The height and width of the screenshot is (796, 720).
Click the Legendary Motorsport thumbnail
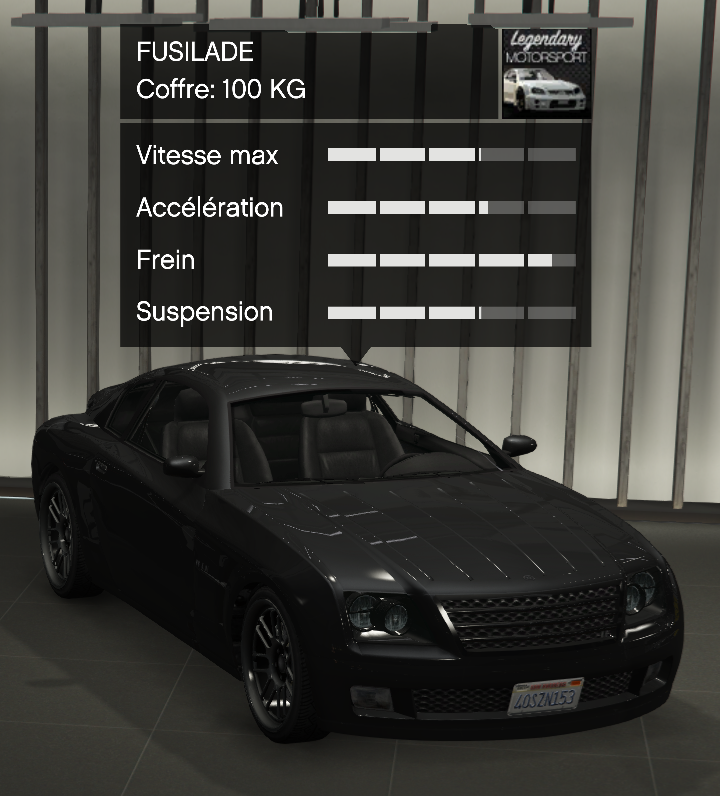[546, 74]
